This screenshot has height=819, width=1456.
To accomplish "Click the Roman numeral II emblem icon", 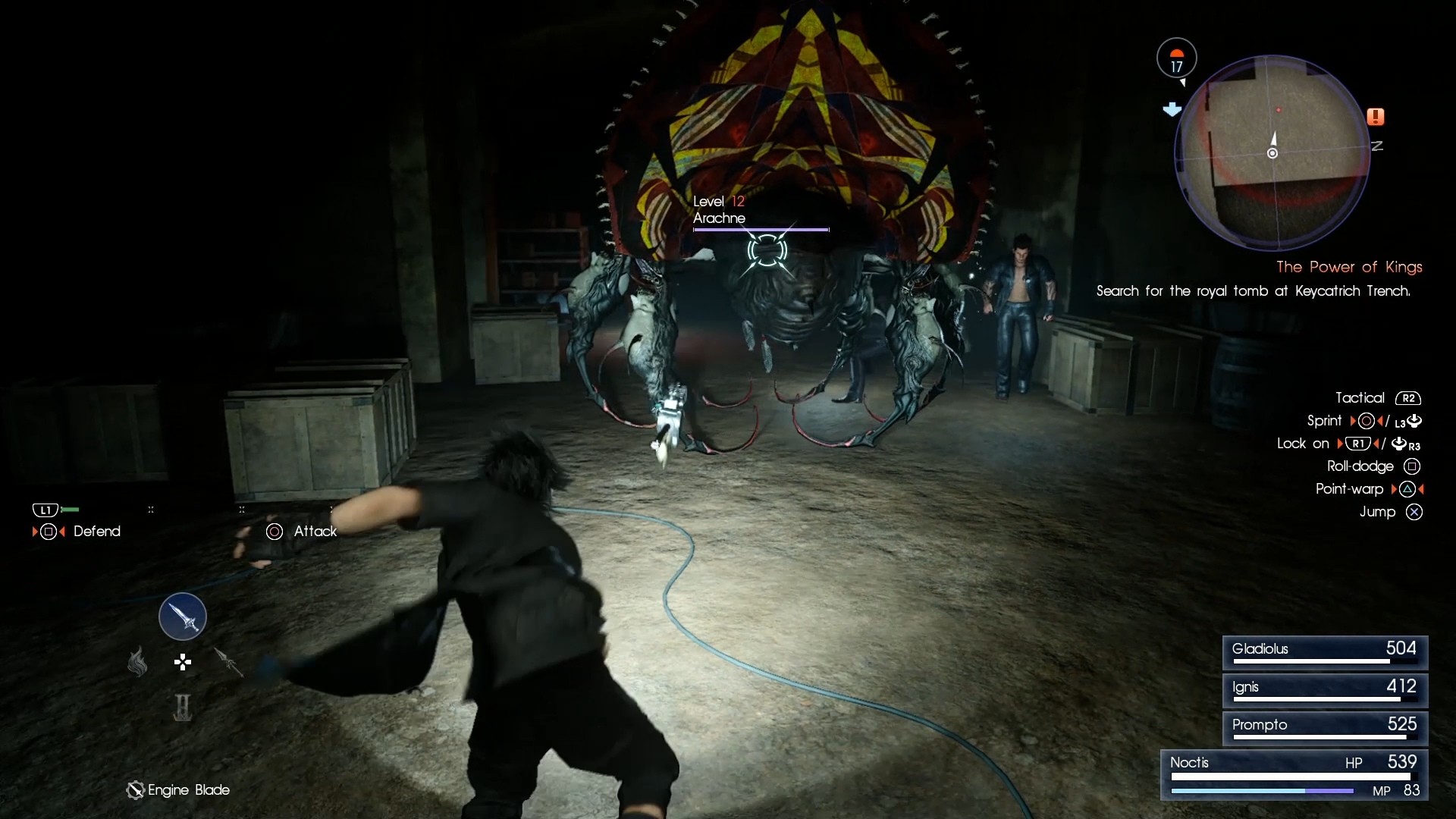I will [x=182, y=707].
